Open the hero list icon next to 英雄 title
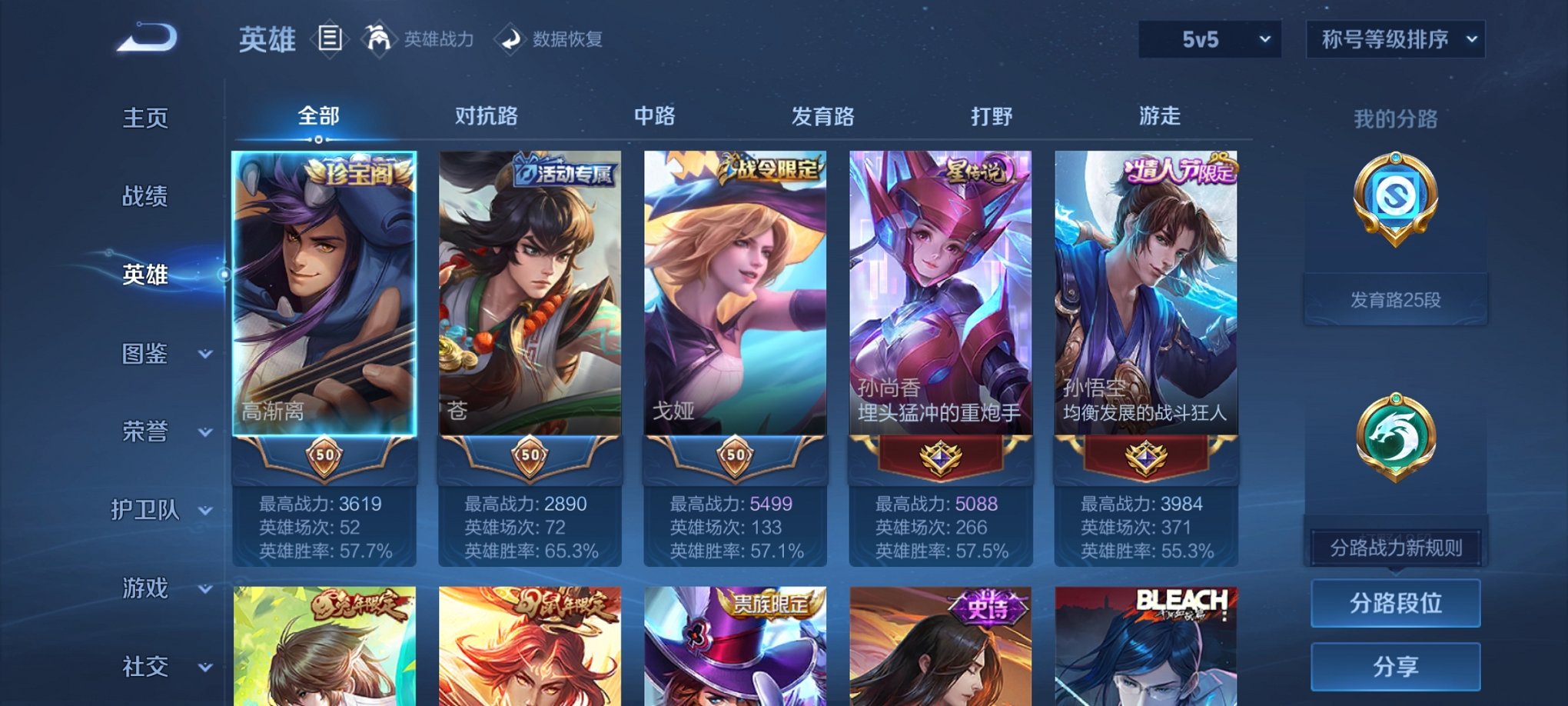 pos(331,39)
